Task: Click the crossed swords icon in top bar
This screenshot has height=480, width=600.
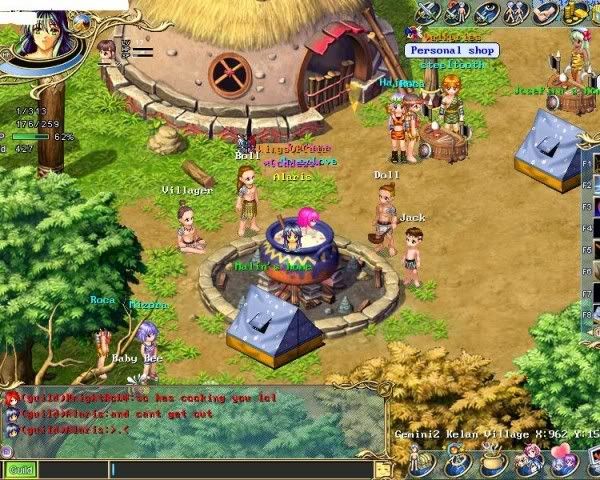Action: pos(429,11)
